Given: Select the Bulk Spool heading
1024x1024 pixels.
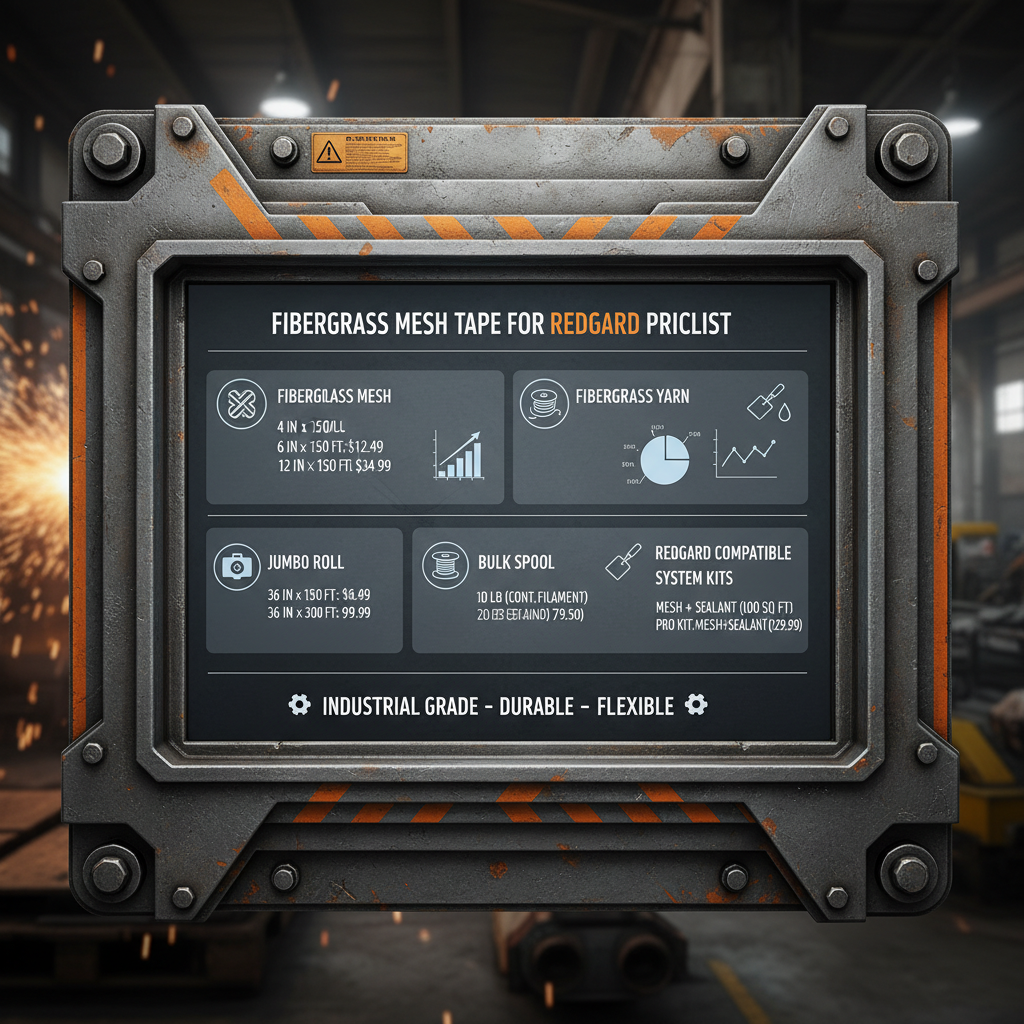Looking at the screenshot, I should coord(515,562).
